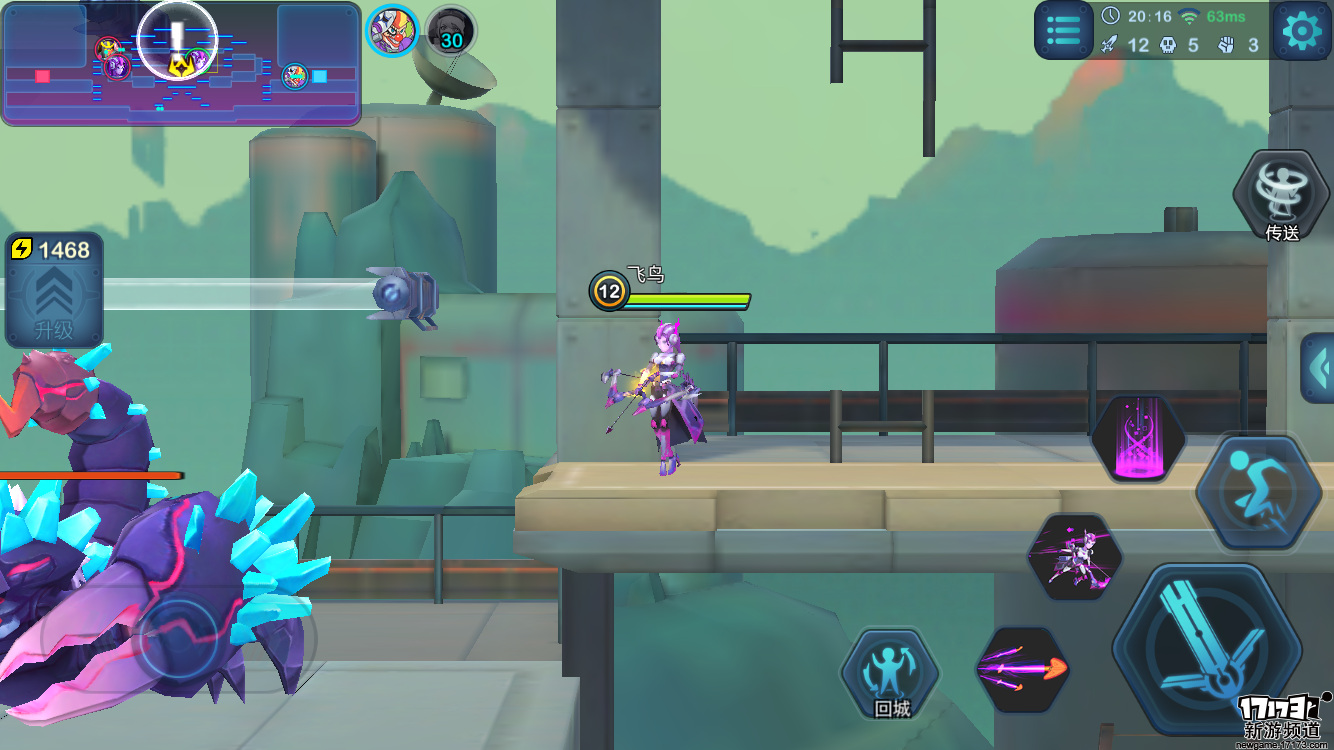Activate the purple archer strike skill
This screenshot has height=750, width=1334.
click(1075, 557)
